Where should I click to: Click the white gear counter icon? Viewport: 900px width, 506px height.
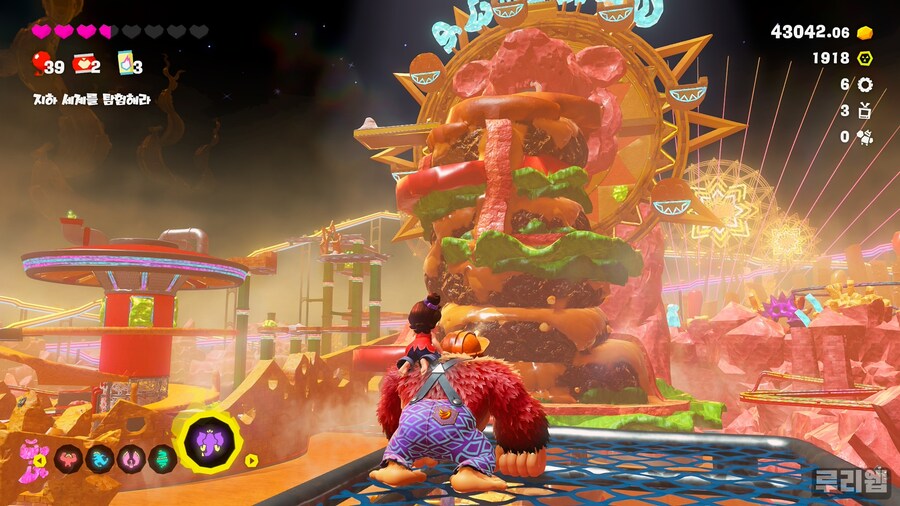[x=865, y=85]
